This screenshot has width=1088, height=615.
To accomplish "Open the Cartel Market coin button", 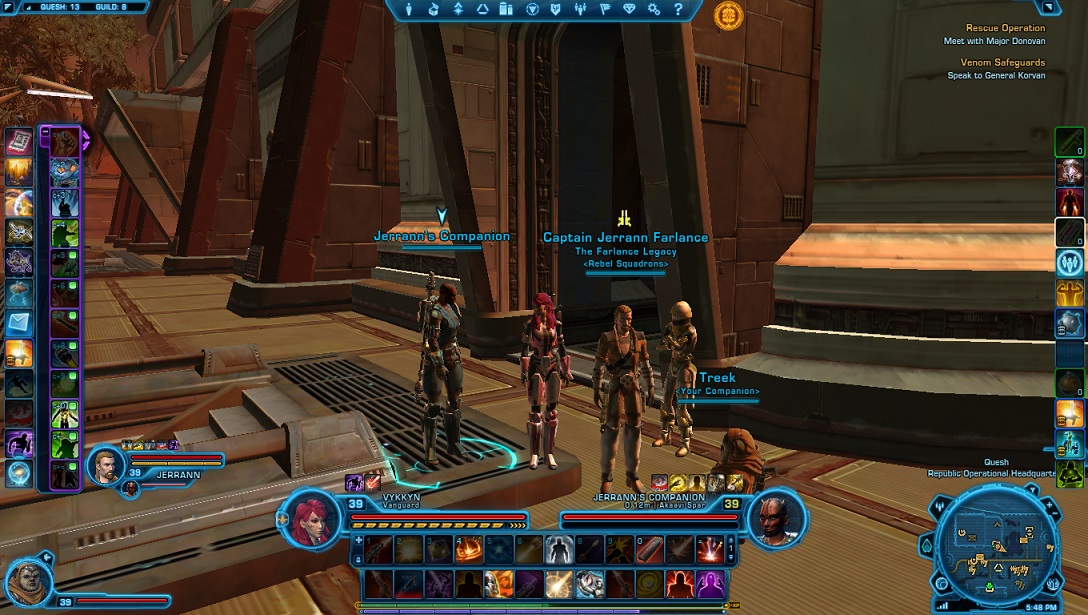I will point(728,15).
